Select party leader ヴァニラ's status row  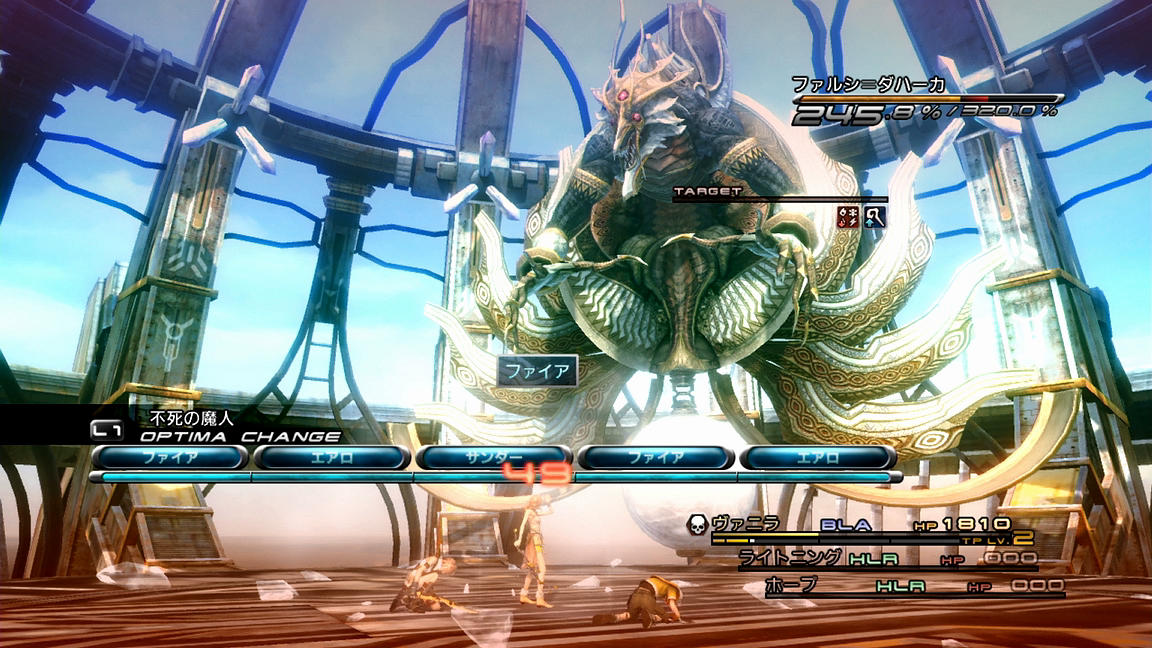coord(860,524)
